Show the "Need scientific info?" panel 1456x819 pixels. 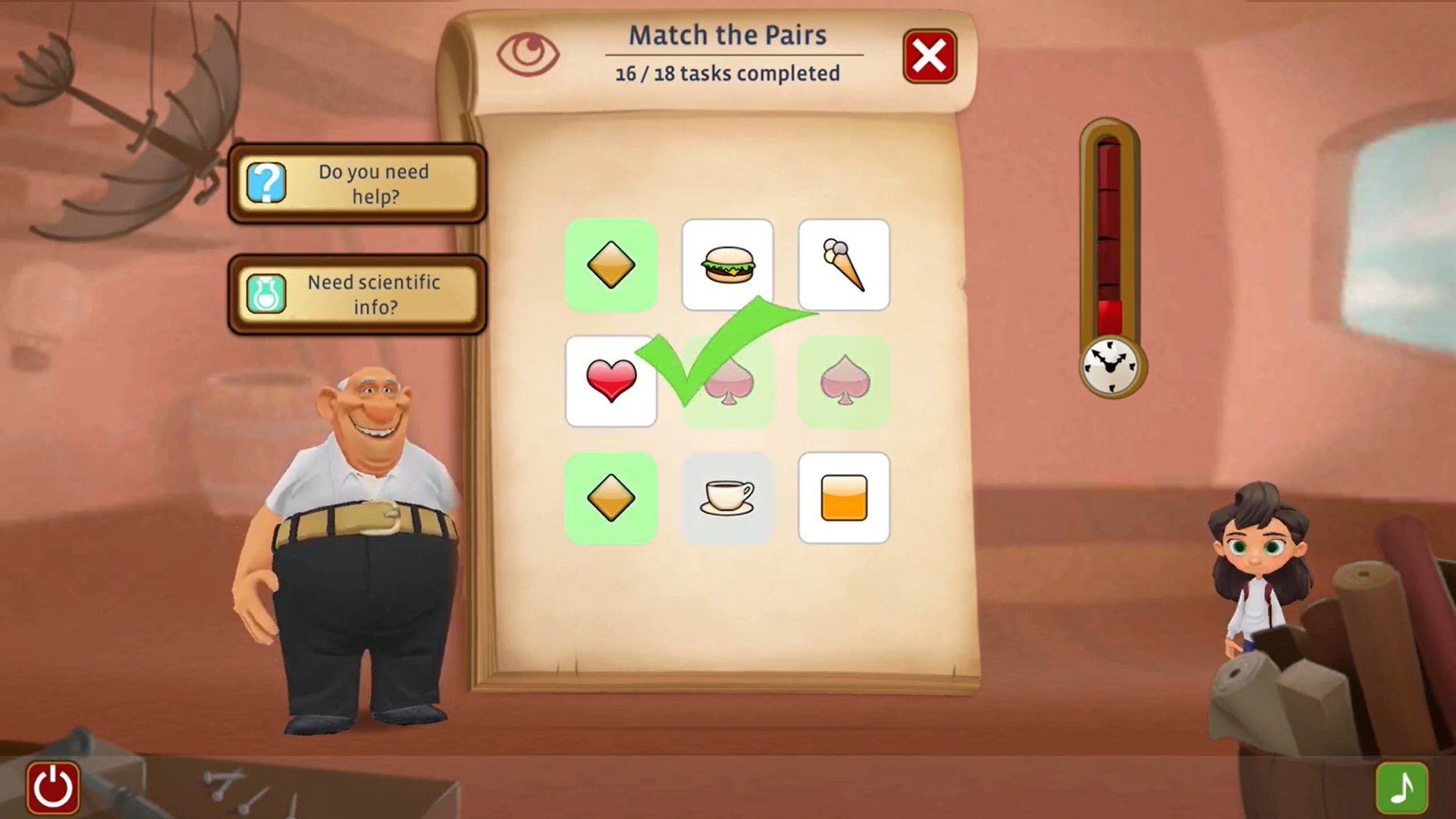pos(357,294)
